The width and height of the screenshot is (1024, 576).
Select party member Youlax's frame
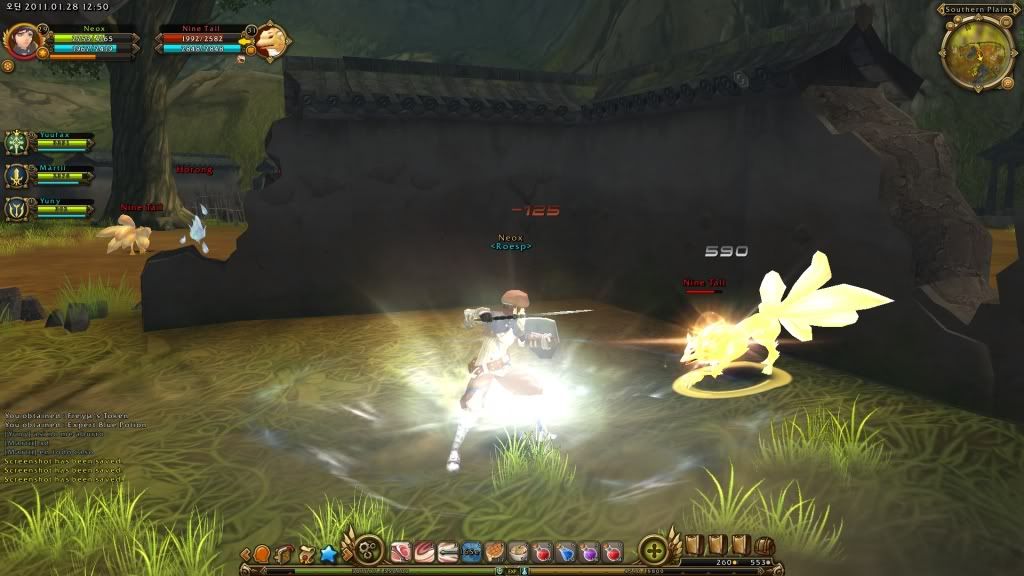(x=18, y=143)
